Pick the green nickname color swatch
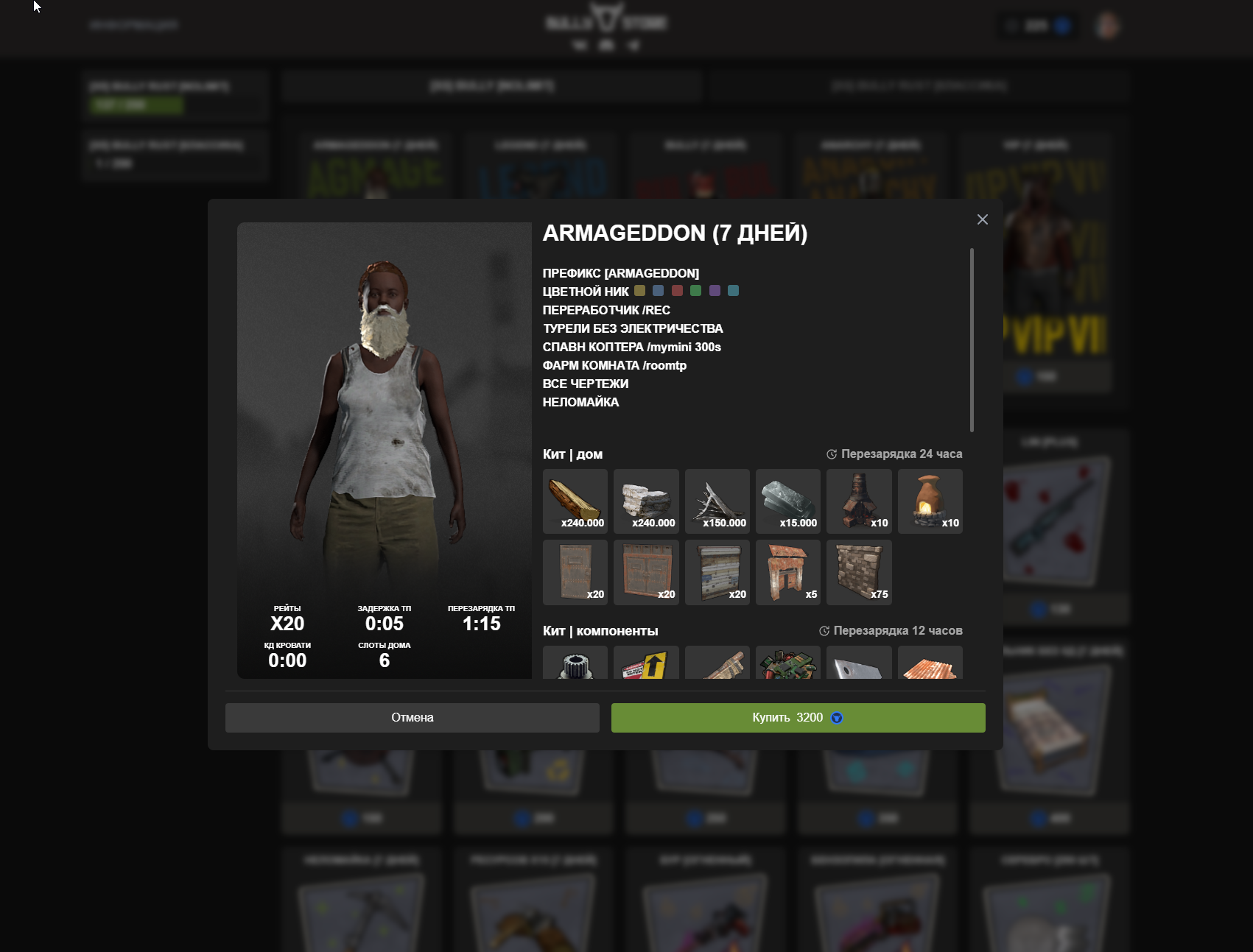Viewport: 1253px width, 952px height. point(695,291)
